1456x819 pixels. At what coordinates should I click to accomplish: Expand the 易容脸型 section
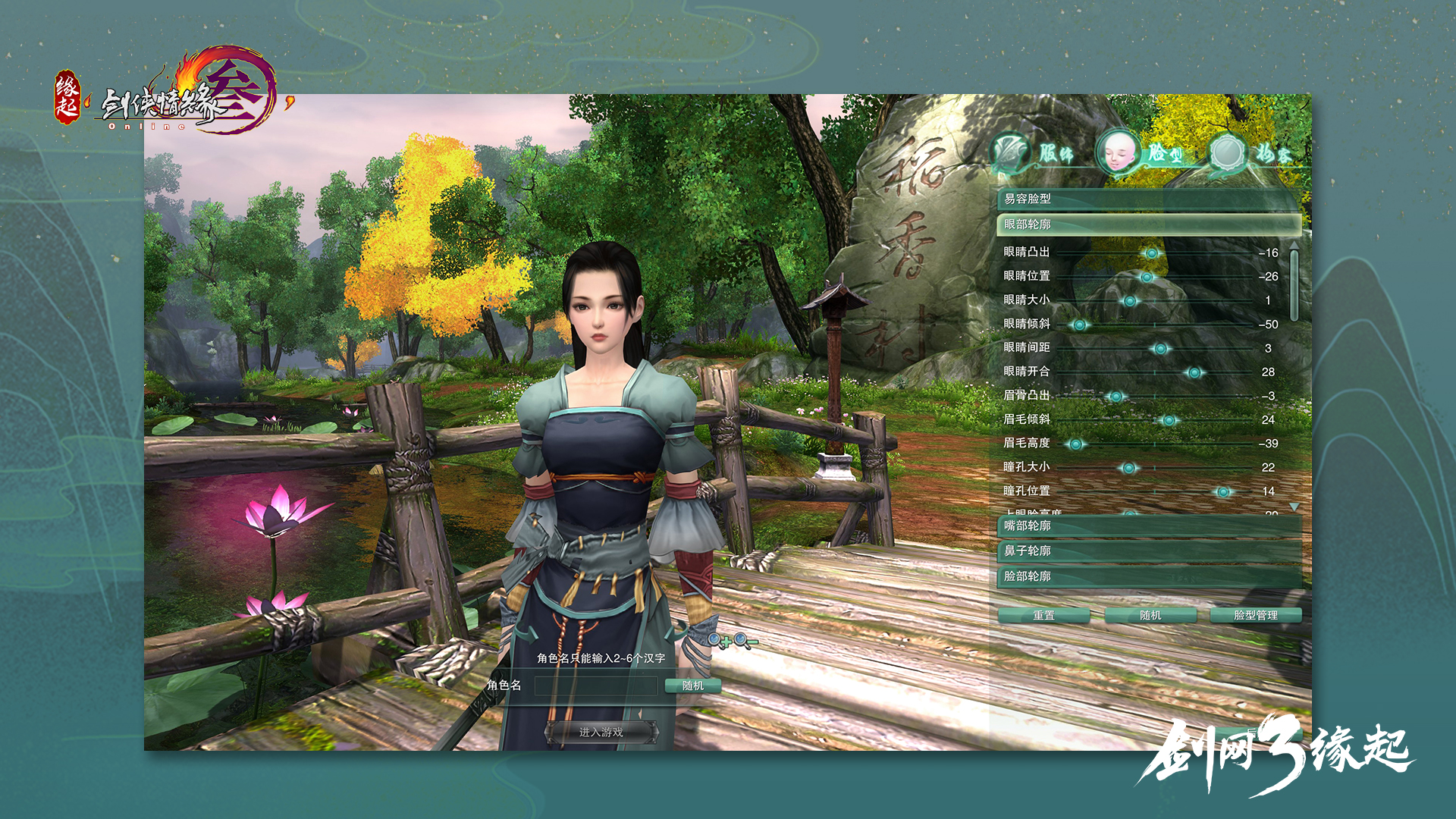[1148, 199]
